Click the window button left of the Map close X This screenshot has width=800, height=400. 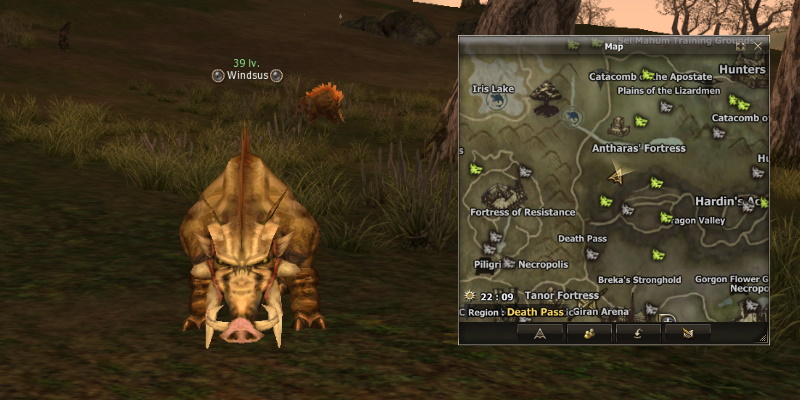coord(740,46)
